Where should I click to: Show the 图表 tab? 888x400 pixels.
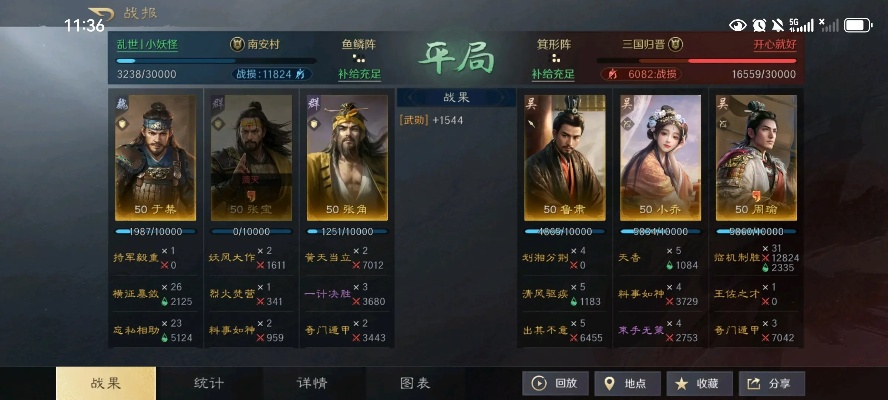pyautogui.click(x=415, y=383)
